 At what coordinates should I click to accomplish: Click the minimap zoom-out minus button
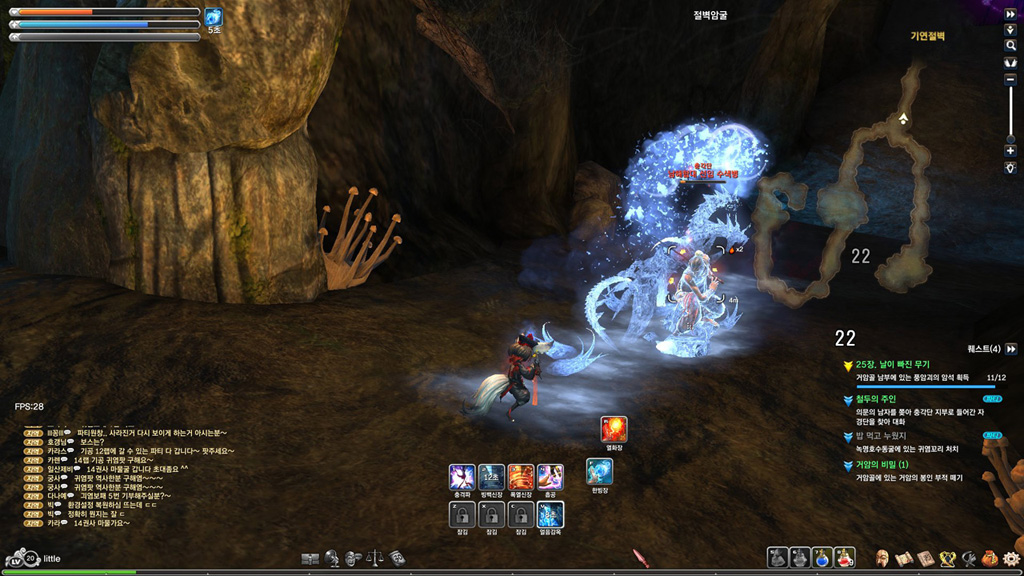click(1010, 79)
